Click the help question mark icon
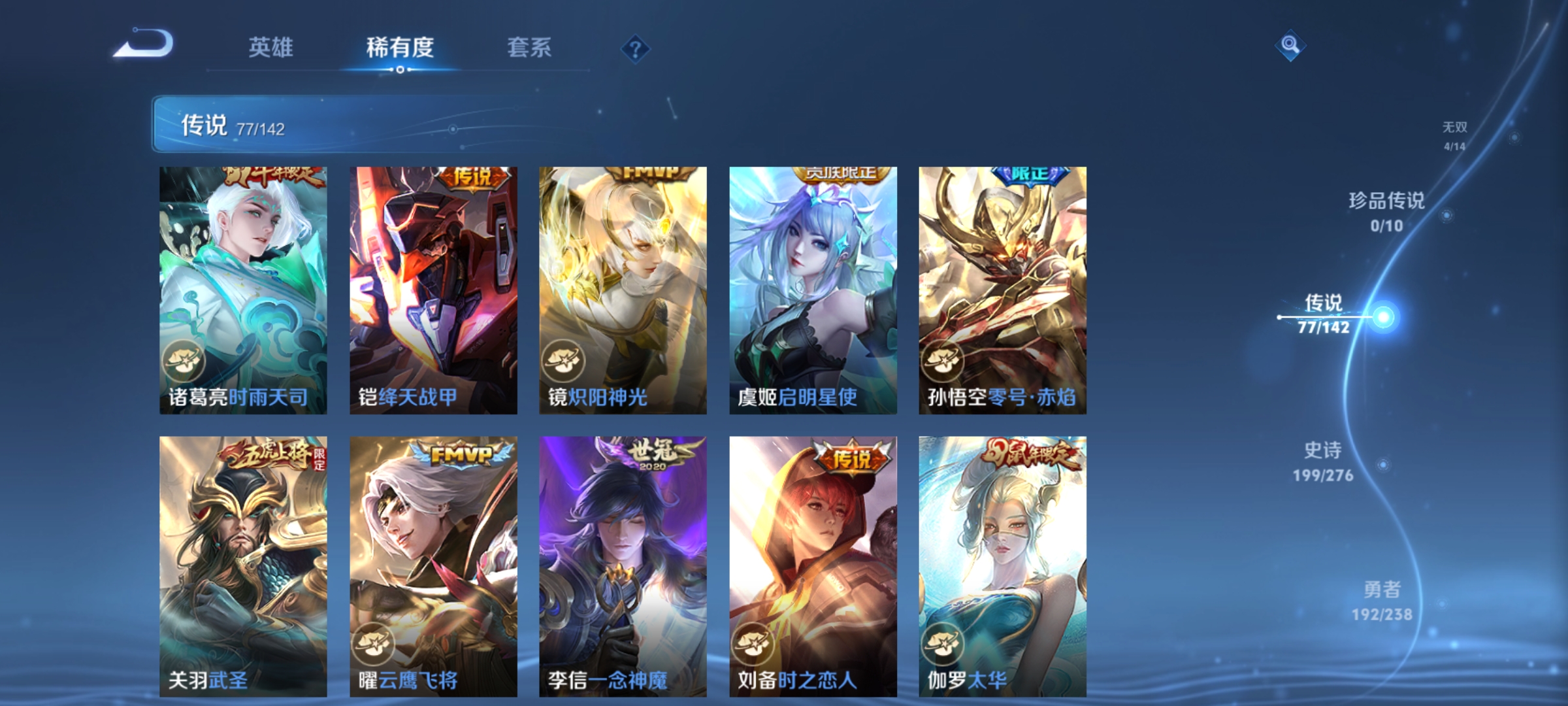Image resolution: width=1568 pixels, height=706 pixels. [x=637, y=50]
